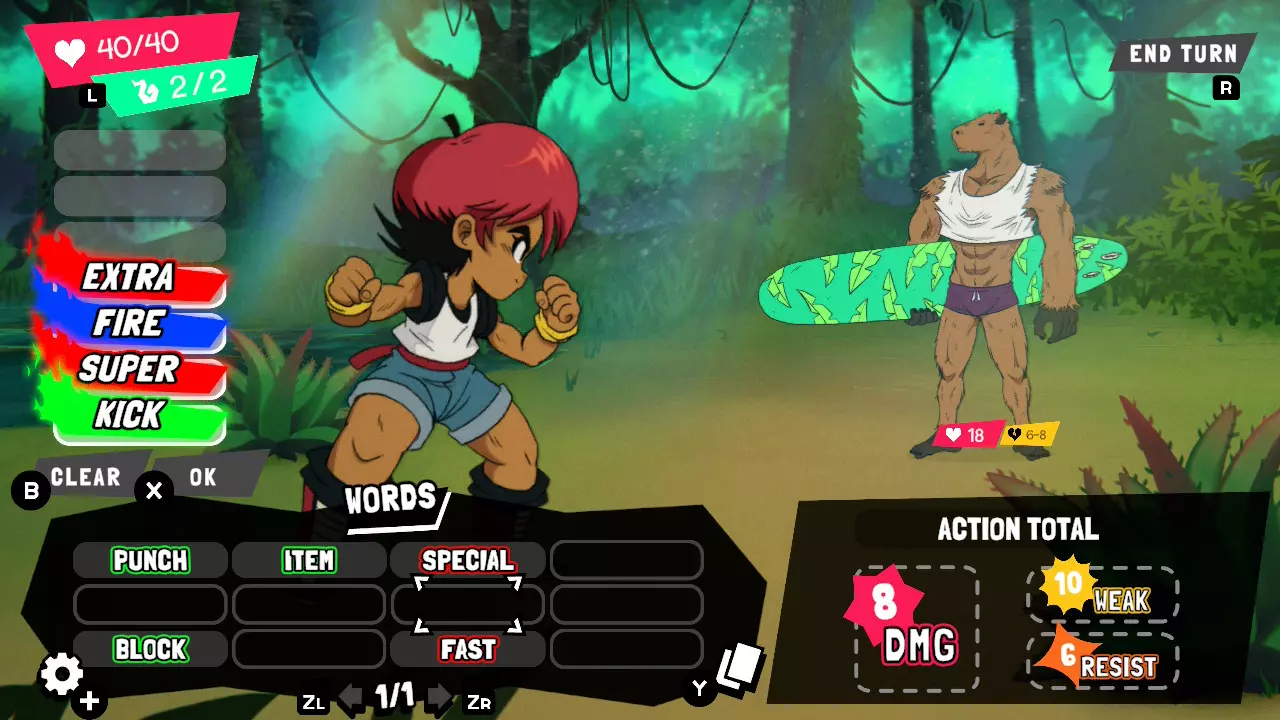Clear the selected word stack
Screen dimensions: 1280x720
[86, 477]
